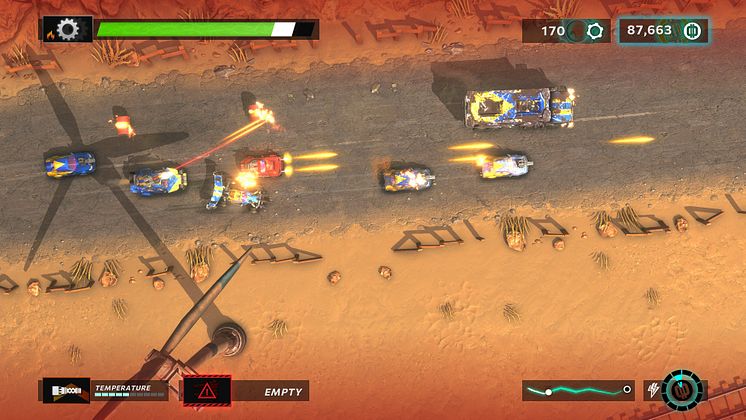This screenshot has width=746, height=420.
Task: Click the scrap gear icon next to 170
Action: pos(595,31)
